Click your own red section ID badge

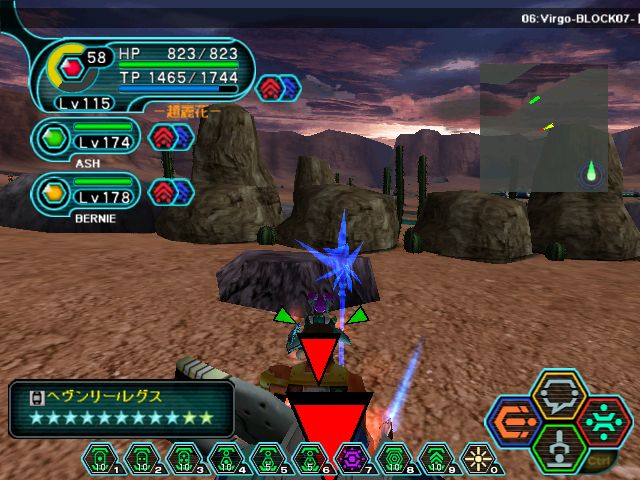(71, 69)
